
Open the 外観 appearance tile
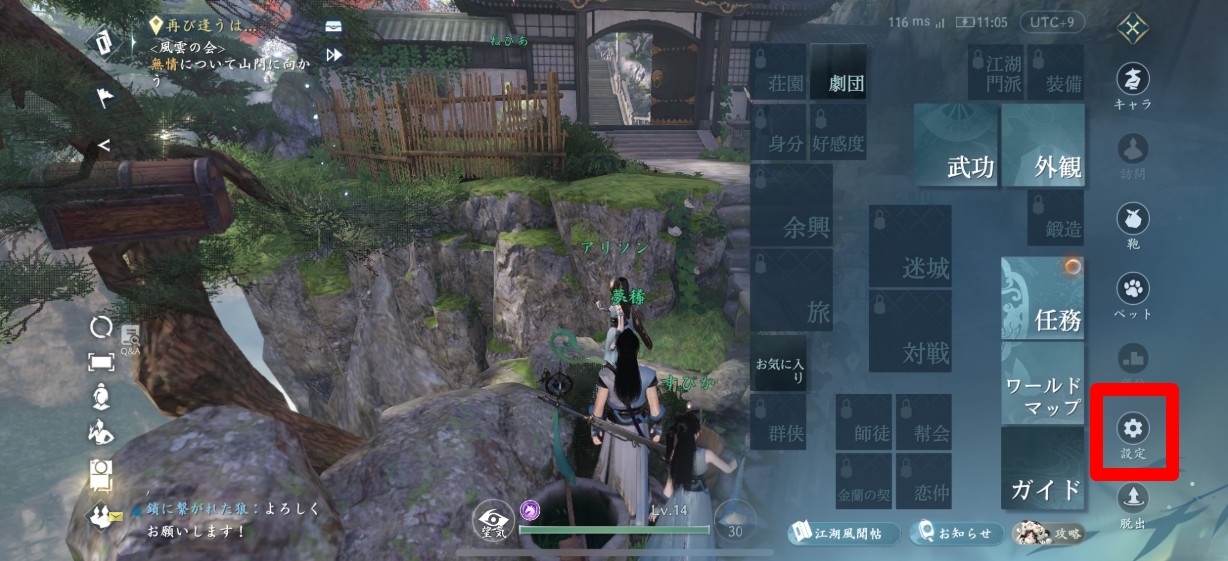1043,147
